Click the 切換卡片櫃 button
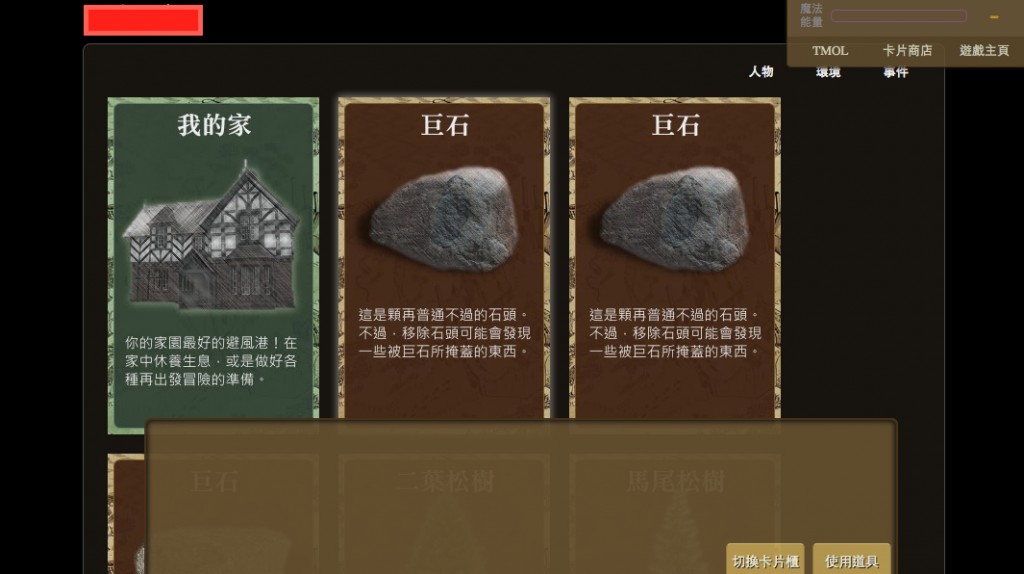 point(765,561)
